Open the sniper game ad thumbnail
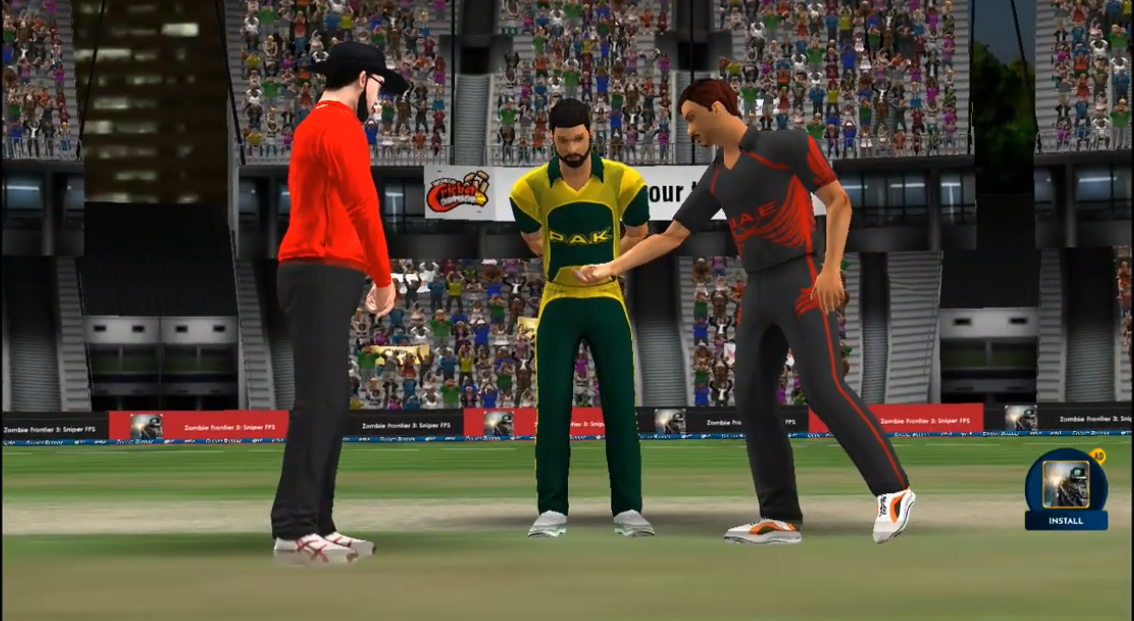1134x621 pixels. (1065, 482)
